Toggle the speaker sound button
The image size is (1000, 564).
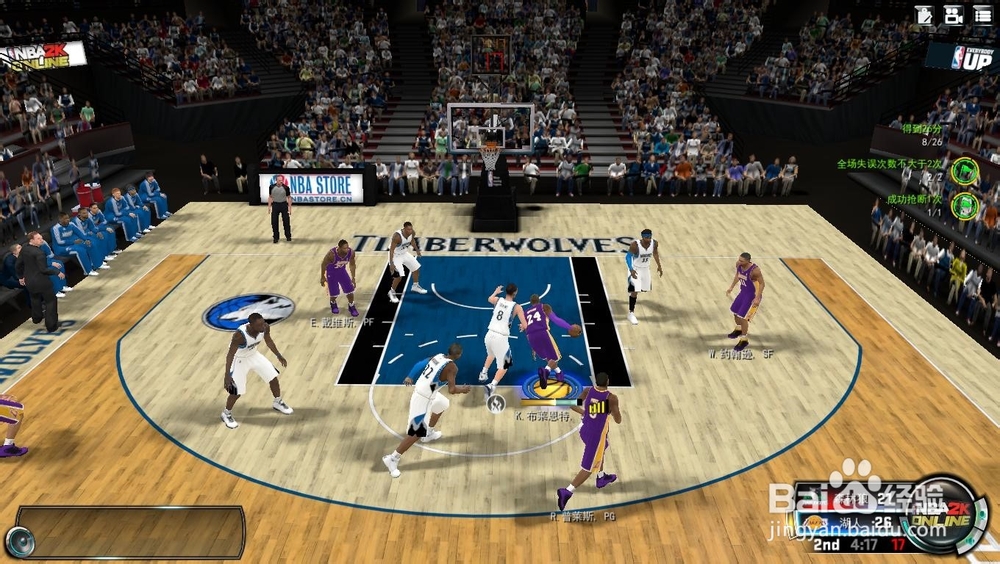[x=19, y=541]
